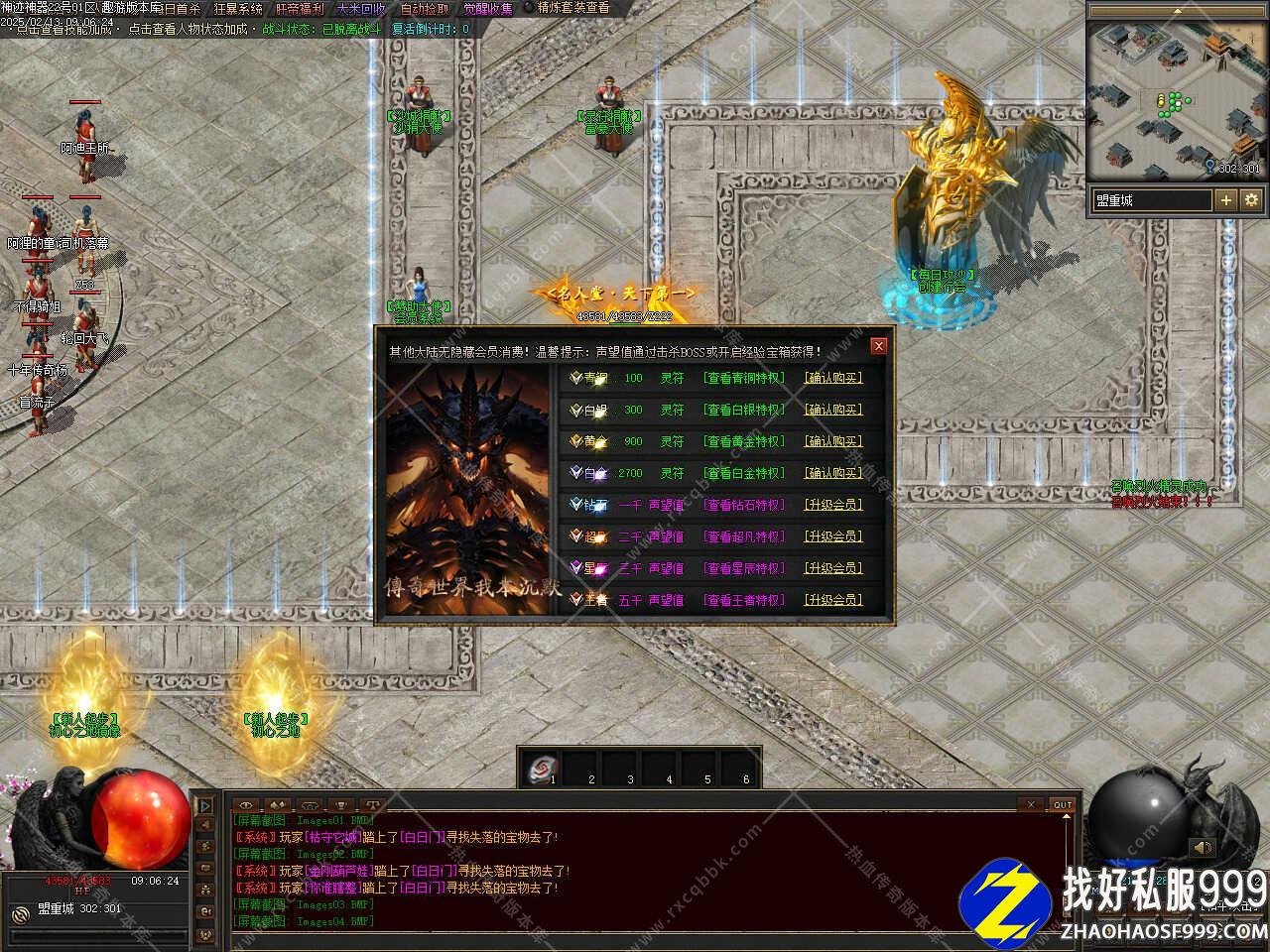Click the minimap plus button
The width and height of the screenshot is (1270, 952).
click(1226, 200)
